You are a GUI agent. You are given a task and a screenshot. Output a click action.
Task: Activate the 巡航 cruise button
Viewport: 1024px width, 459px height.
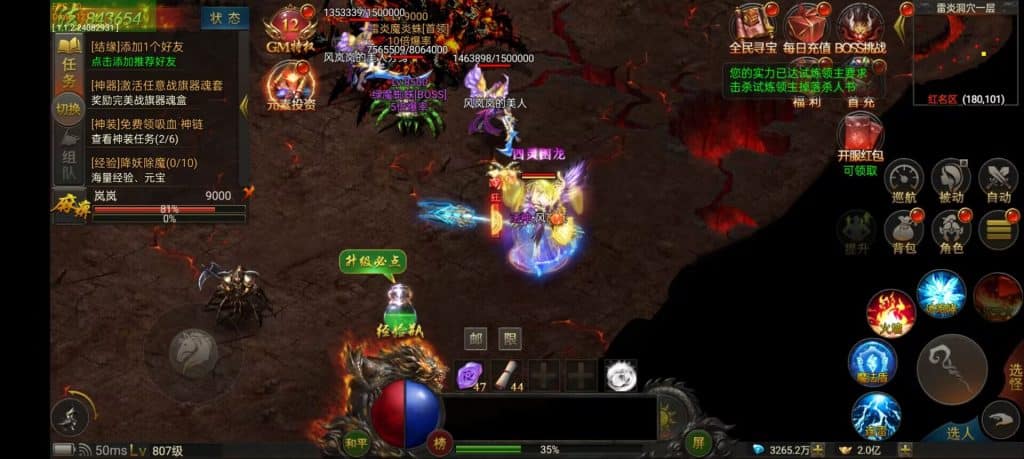pos(903,182)
